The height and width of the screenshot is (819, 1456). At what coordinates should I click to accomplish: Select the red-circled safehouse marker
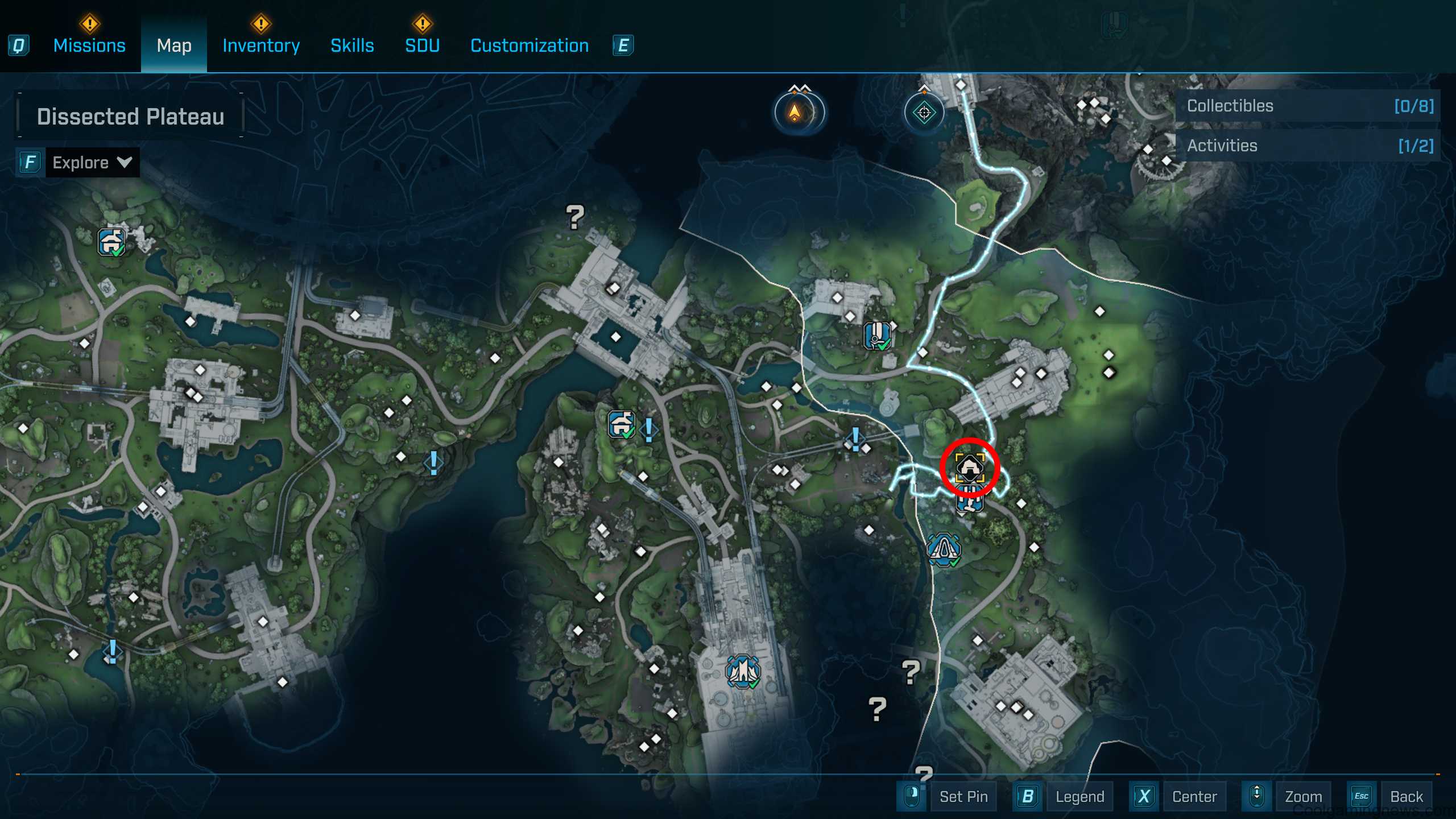970,468
